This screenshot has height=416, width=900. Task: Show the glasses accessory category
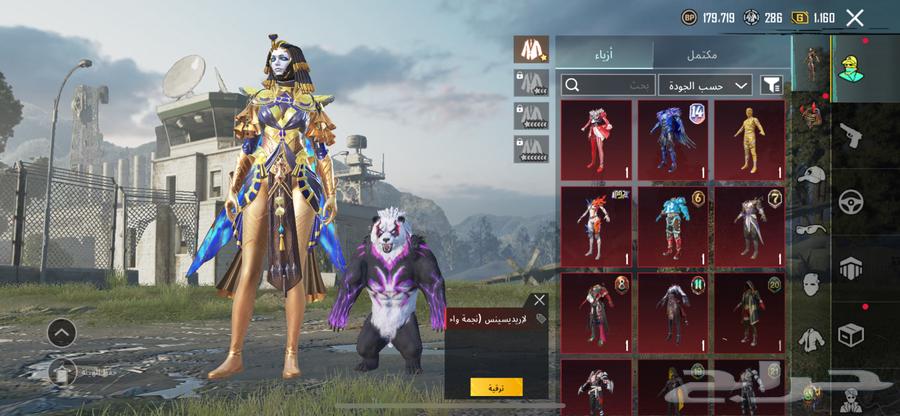pyautogui.click(x=810, y=227)
